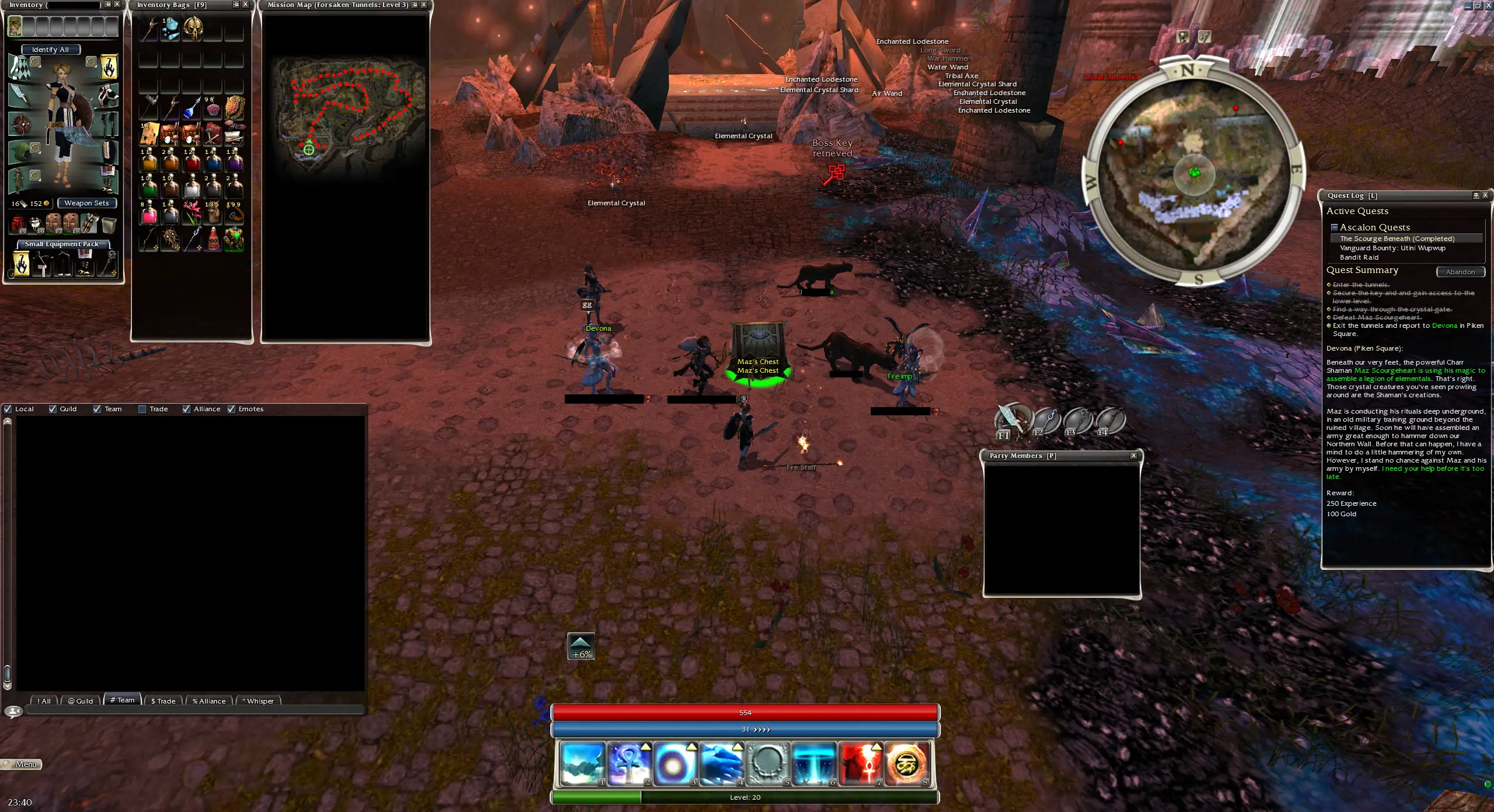The width and height of the screenshot is (1494, 812).
Task: Select Vanguard Bounty: Utini Wupwup quest
Action: 1392,248
